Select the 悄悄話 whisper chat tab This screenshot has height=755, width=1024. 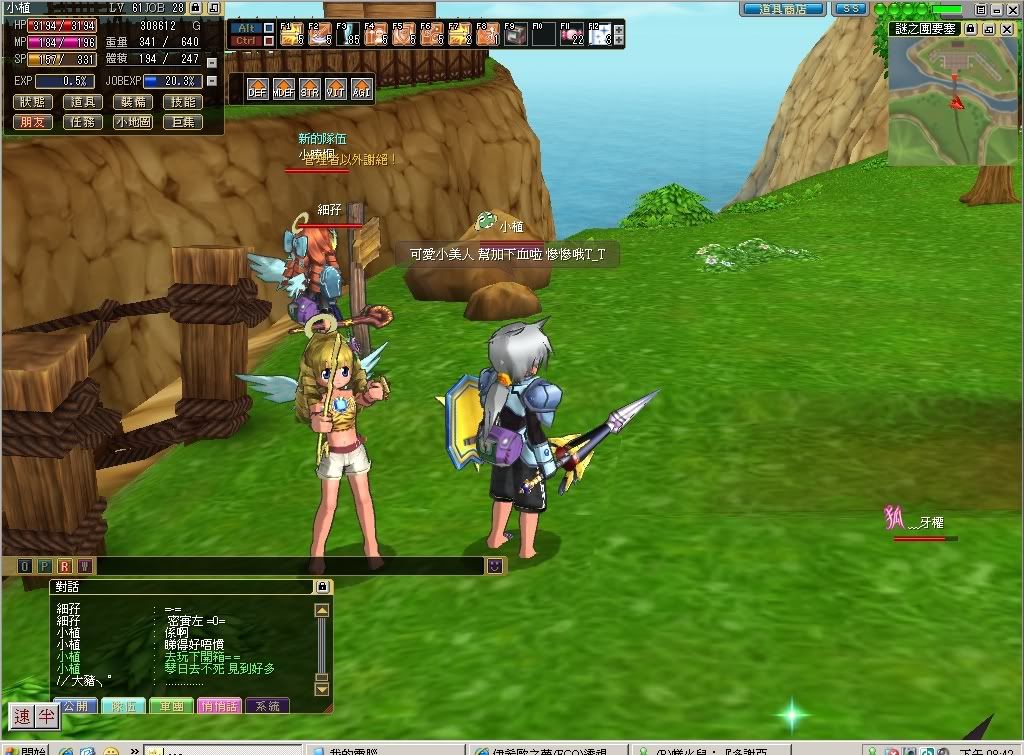[218, 706]
